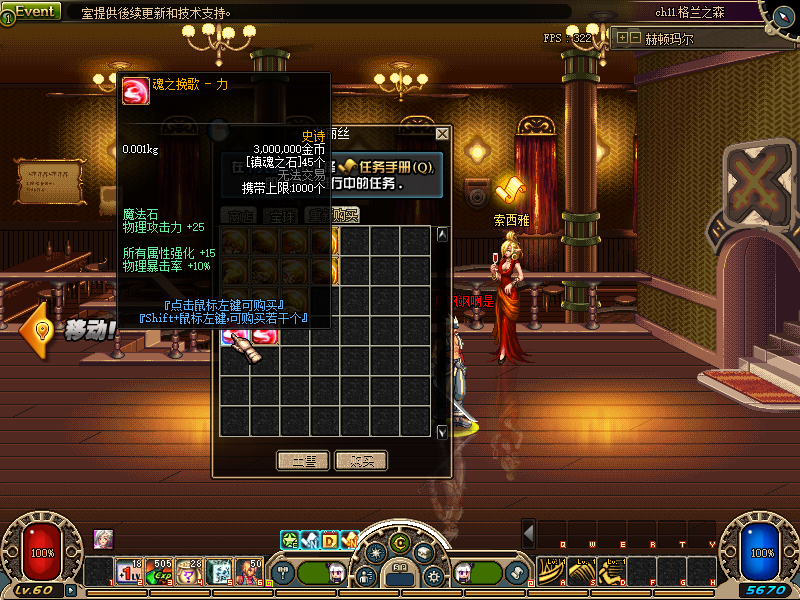800x600 pixels.
Task: Click the 出售 sell button in the shop
Action: click(302, 461)
